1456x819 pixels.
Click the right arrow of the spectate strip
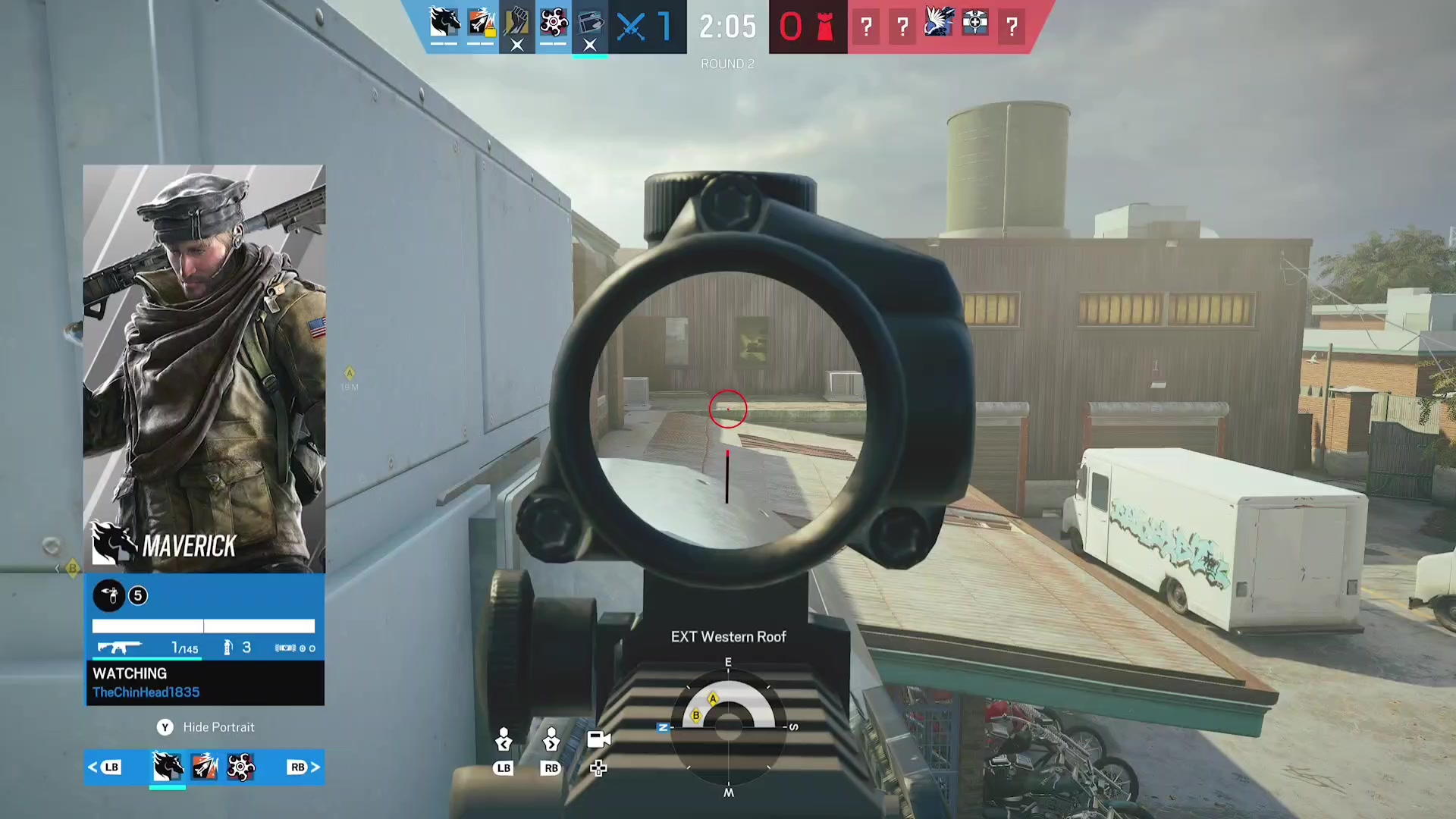click(315, 767)
